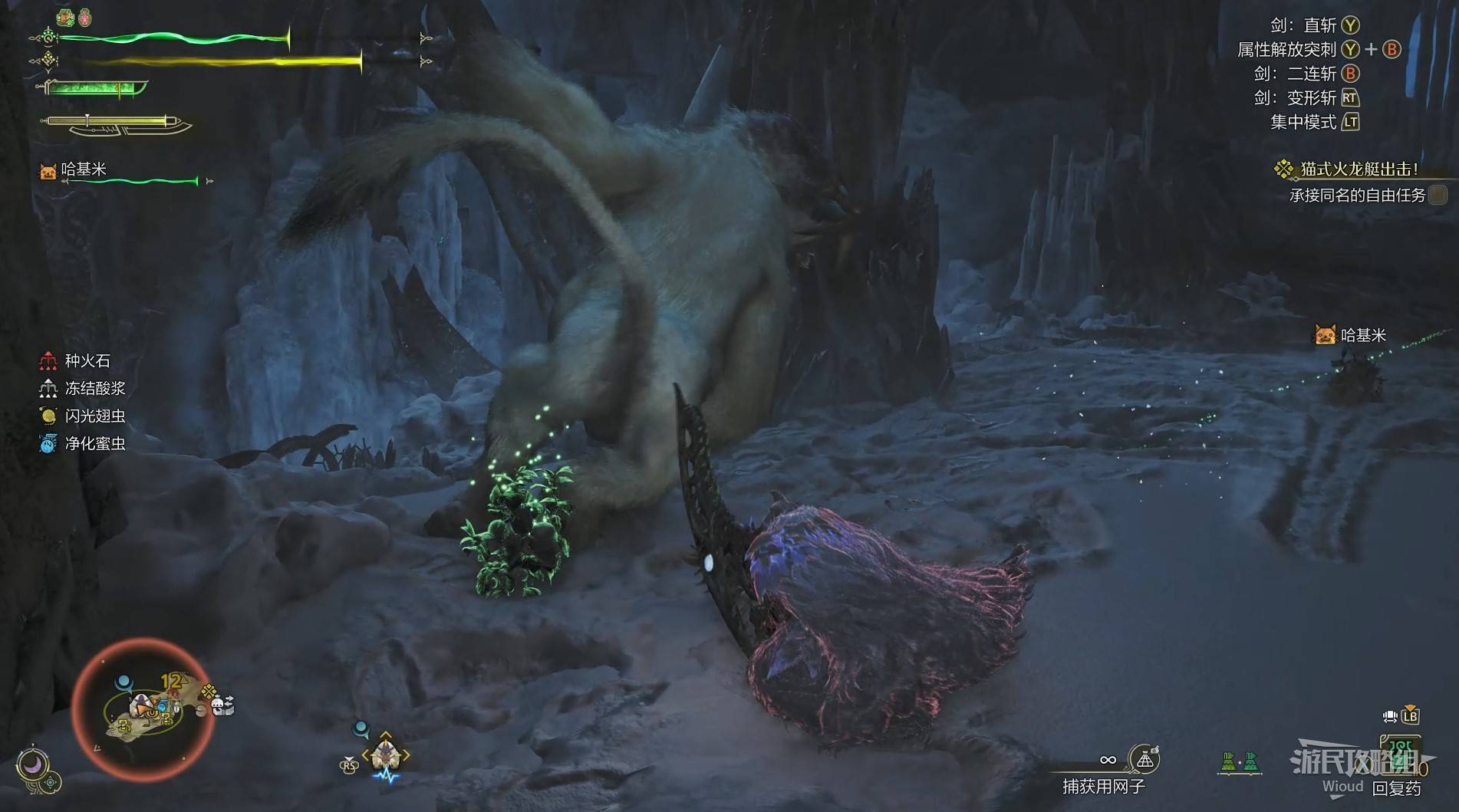This screenshot has width=1459, height=812.
Task: Use the 回复药 potion item slot
Action: click(1399, 759)
